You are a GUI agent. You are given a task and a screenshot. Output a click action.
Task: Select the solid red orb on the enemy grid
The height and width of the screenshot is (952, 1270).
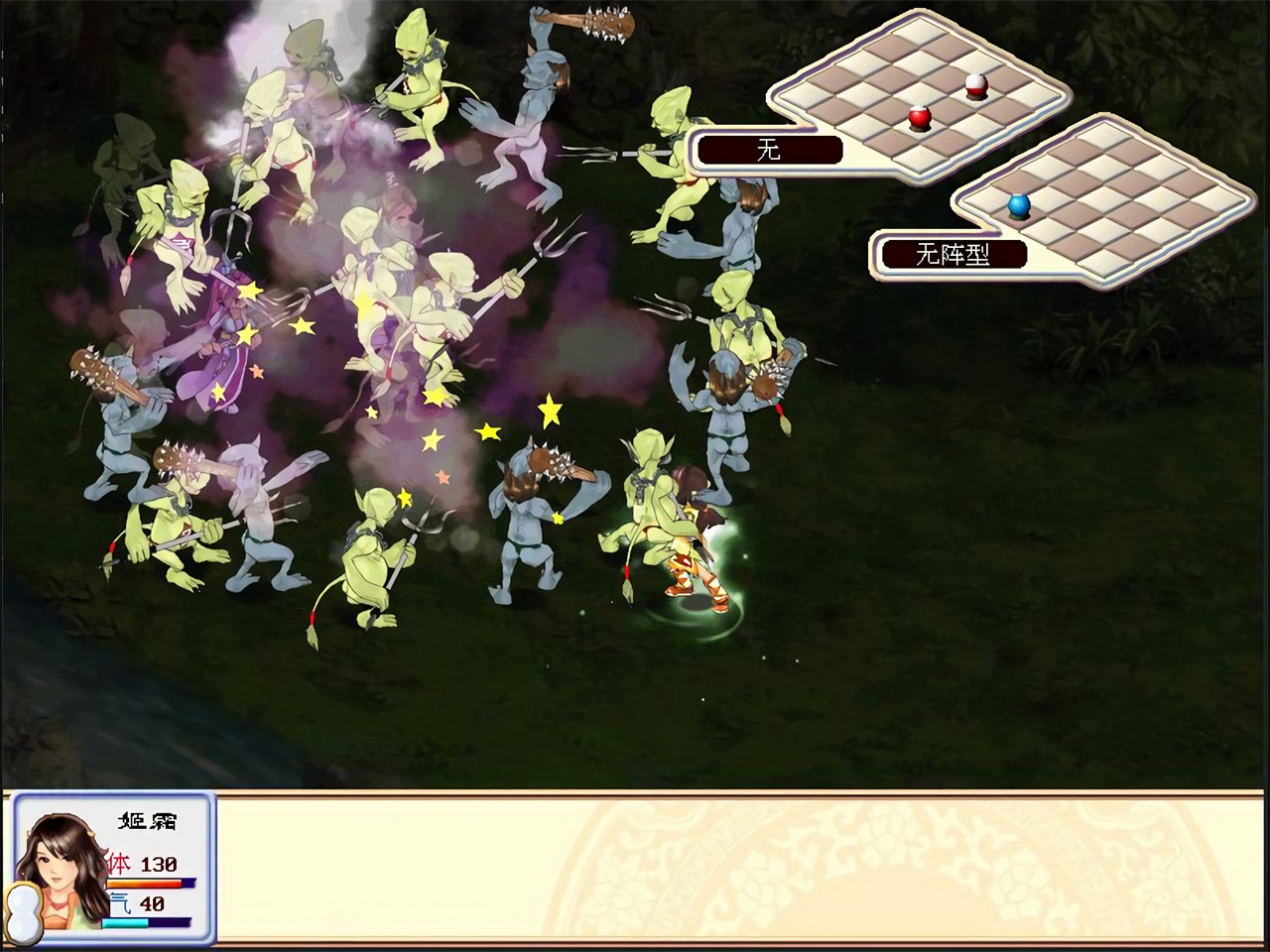(920, 119)
